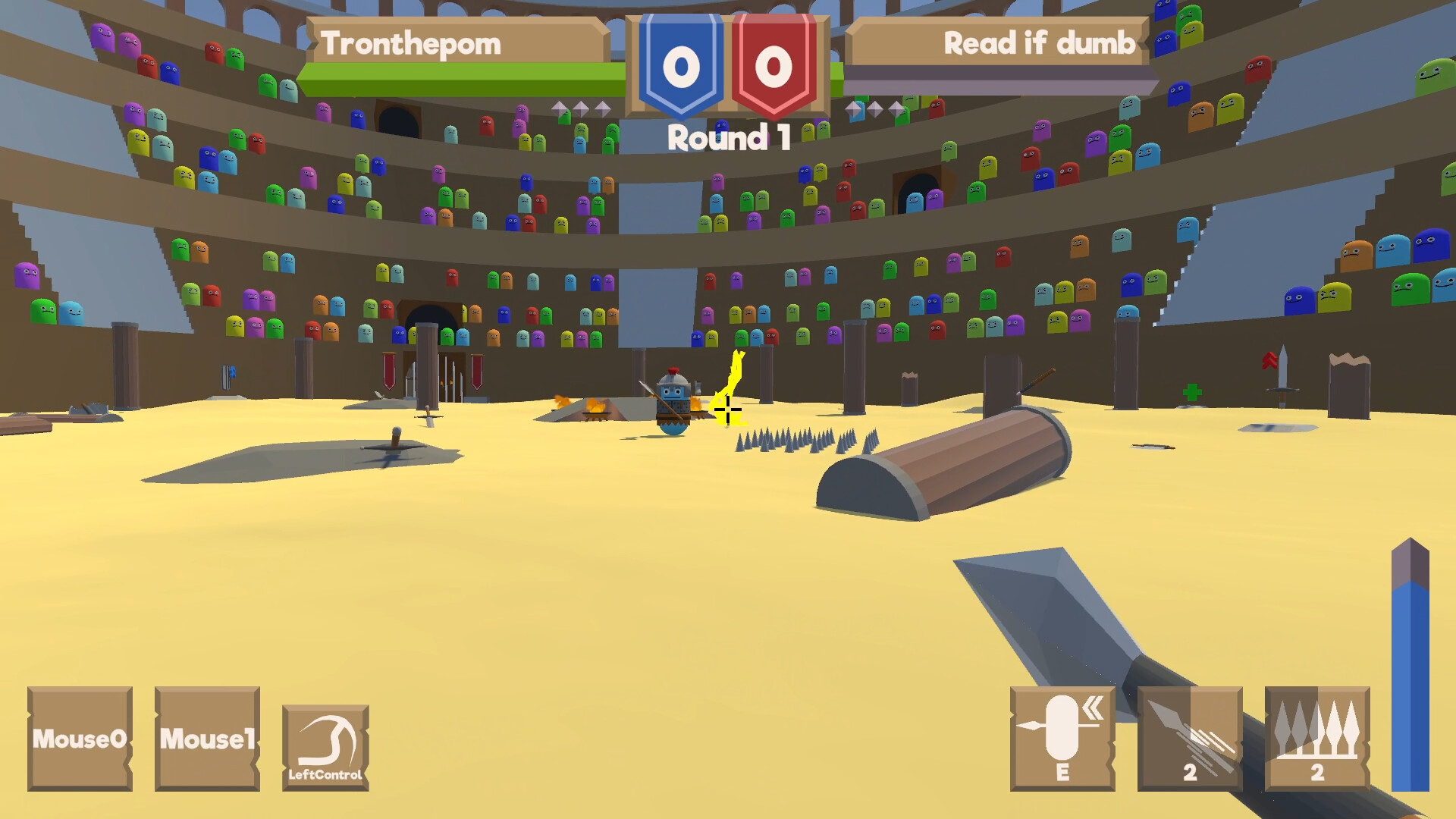Click the Mouse0 attack keybind box

80,739
